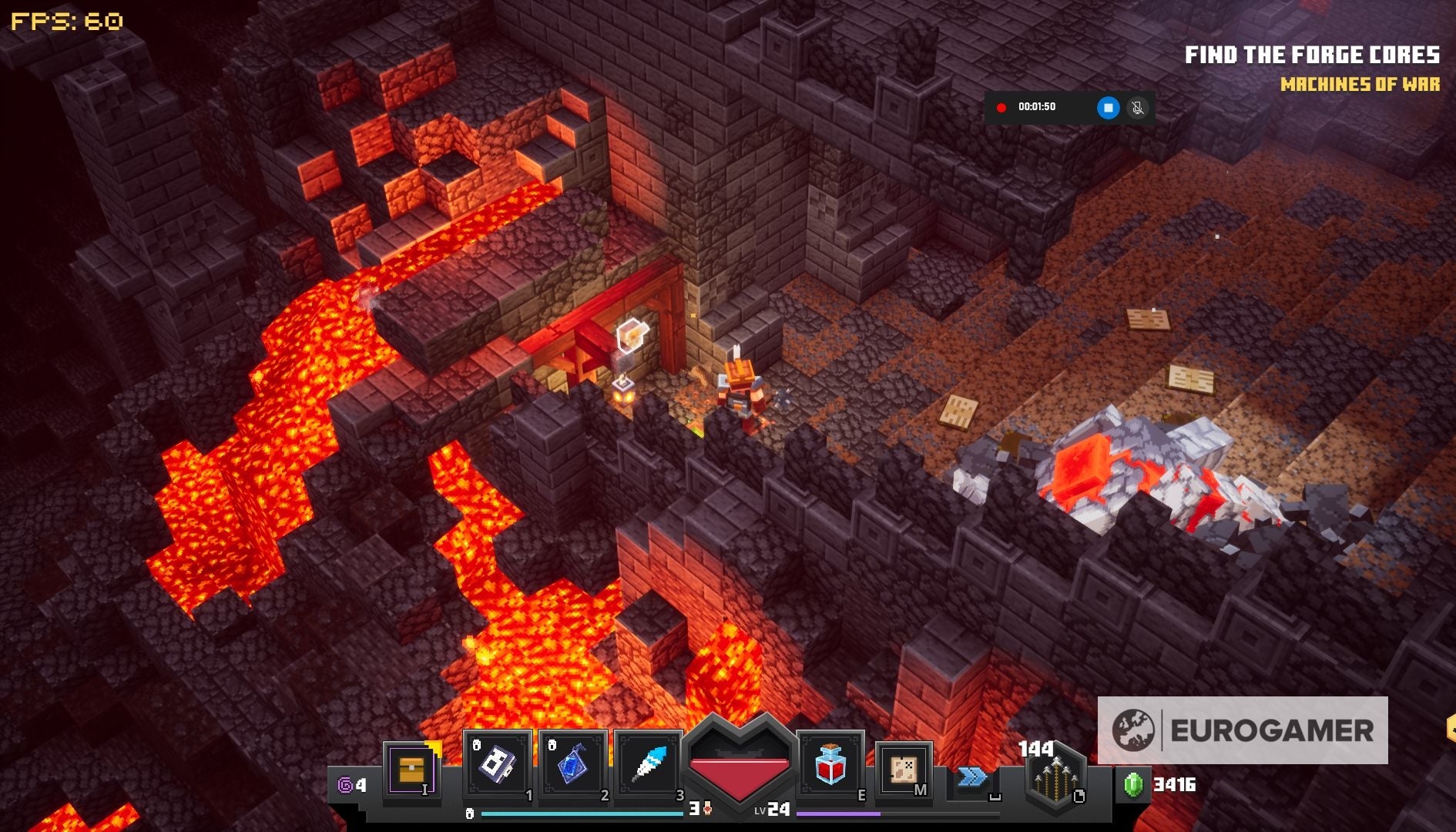Click the MACHINES OF WAR mission title
This screenshot has height=832, width=1456.
(x=1360, y=86)
